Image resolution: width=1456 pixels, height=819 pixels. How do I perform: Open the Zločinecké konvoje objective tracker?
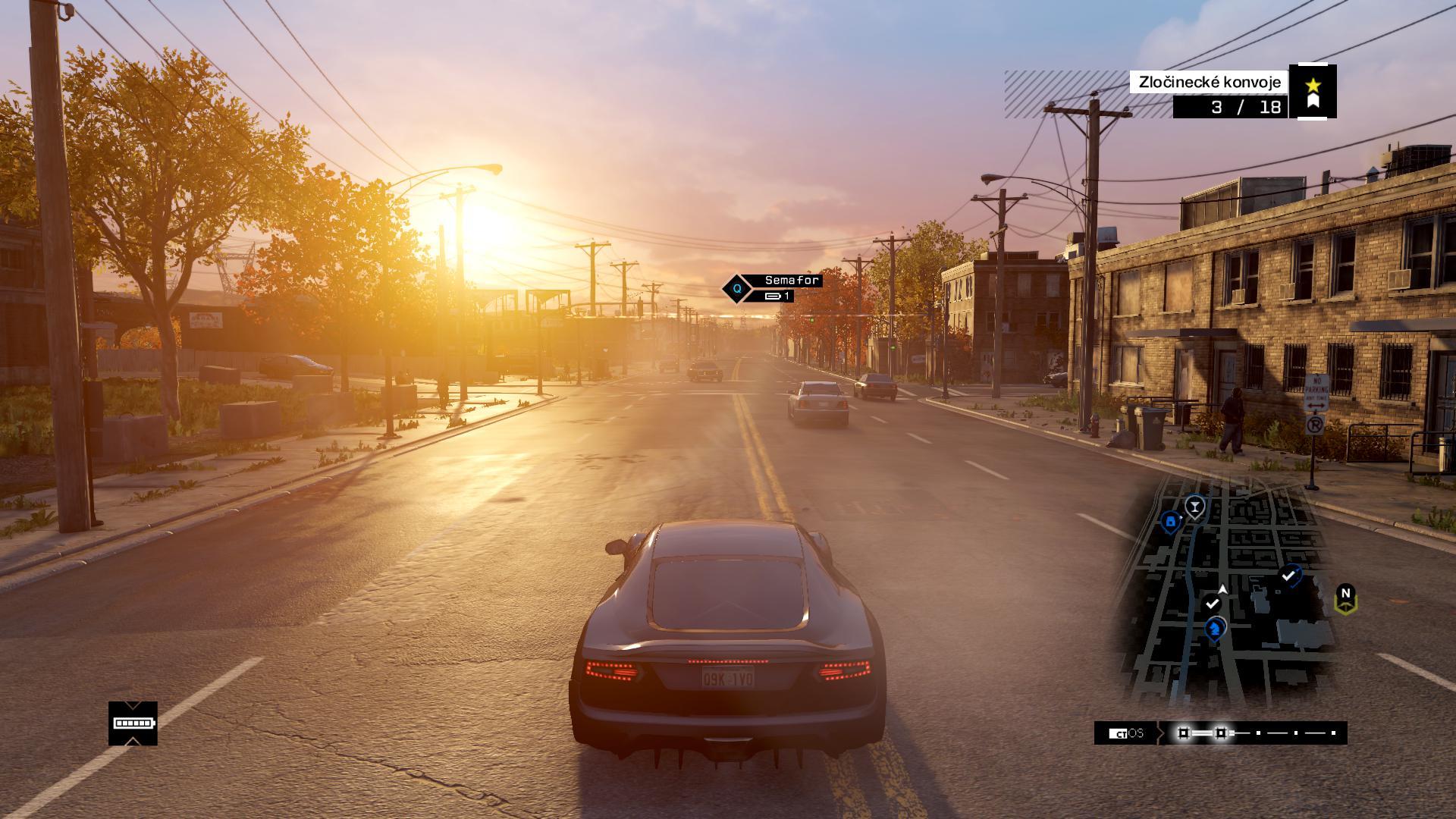pos(1210,82)
